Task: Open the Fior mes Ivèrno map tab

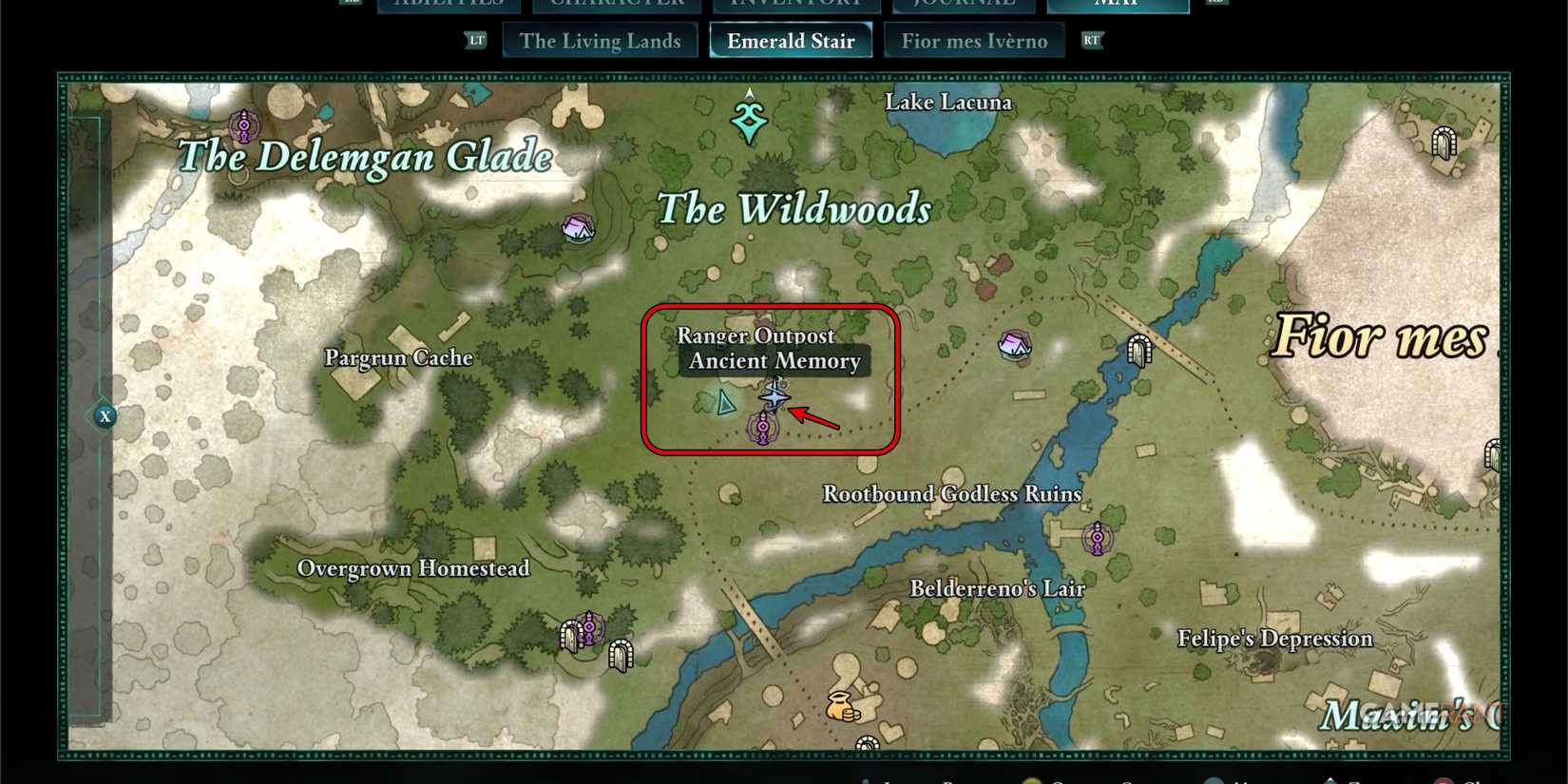Action: click(x=974, y=40)
